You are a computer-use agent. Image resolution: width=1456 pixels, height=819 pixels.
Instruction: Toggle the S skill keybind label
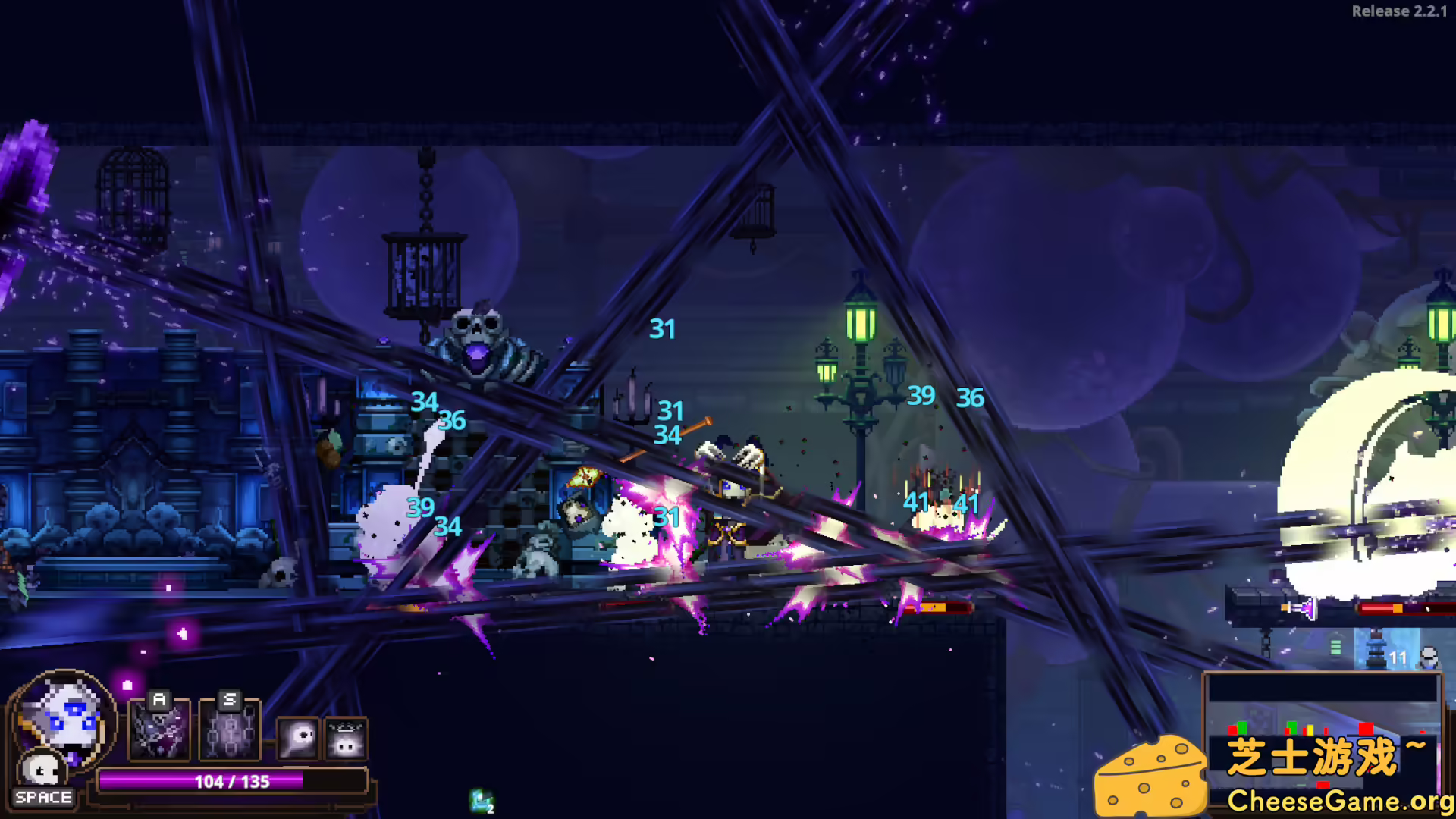231,700
